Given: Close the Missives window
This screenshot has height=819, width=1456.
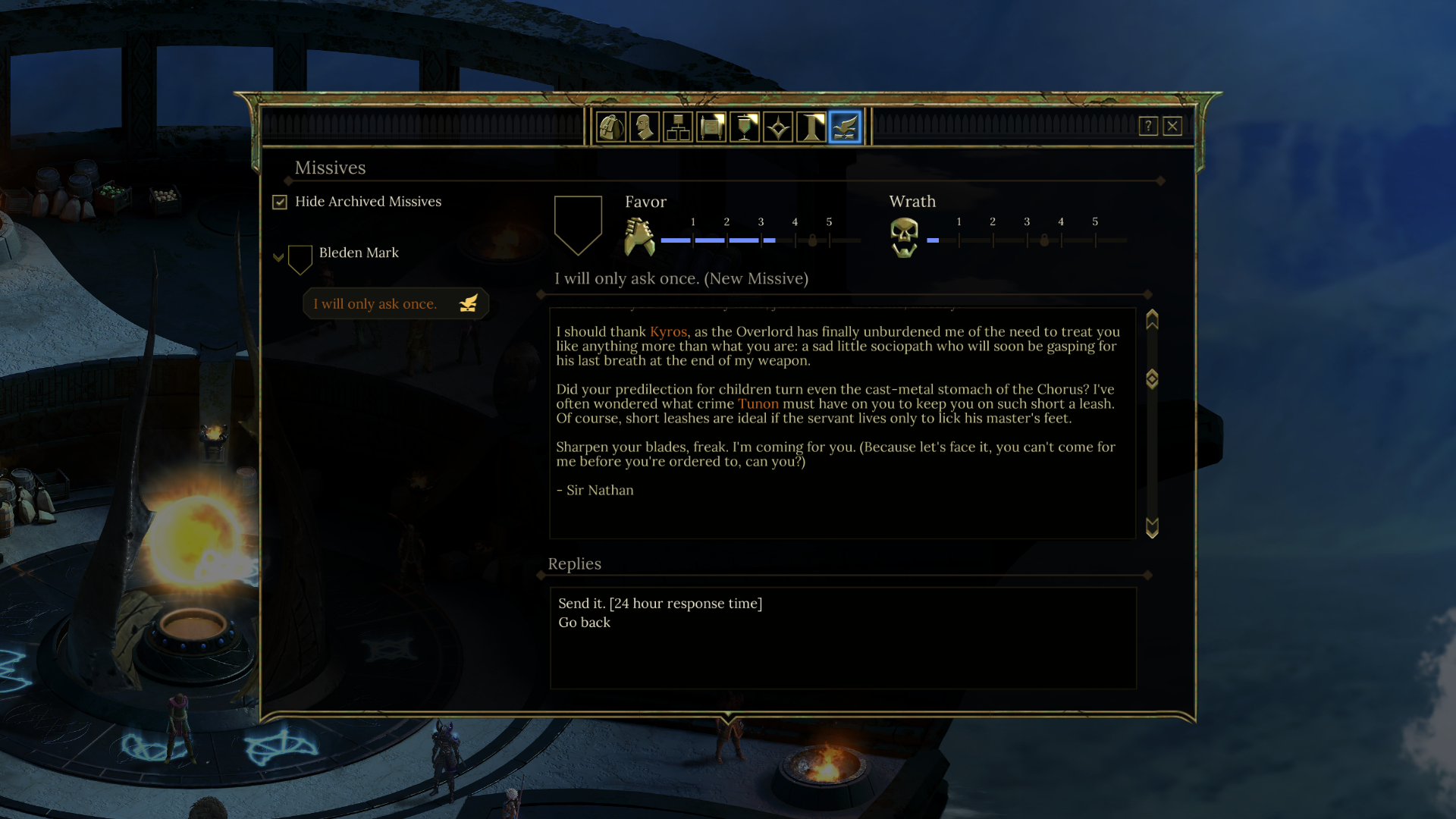Looking at the screenshot, I should 1172,126.
